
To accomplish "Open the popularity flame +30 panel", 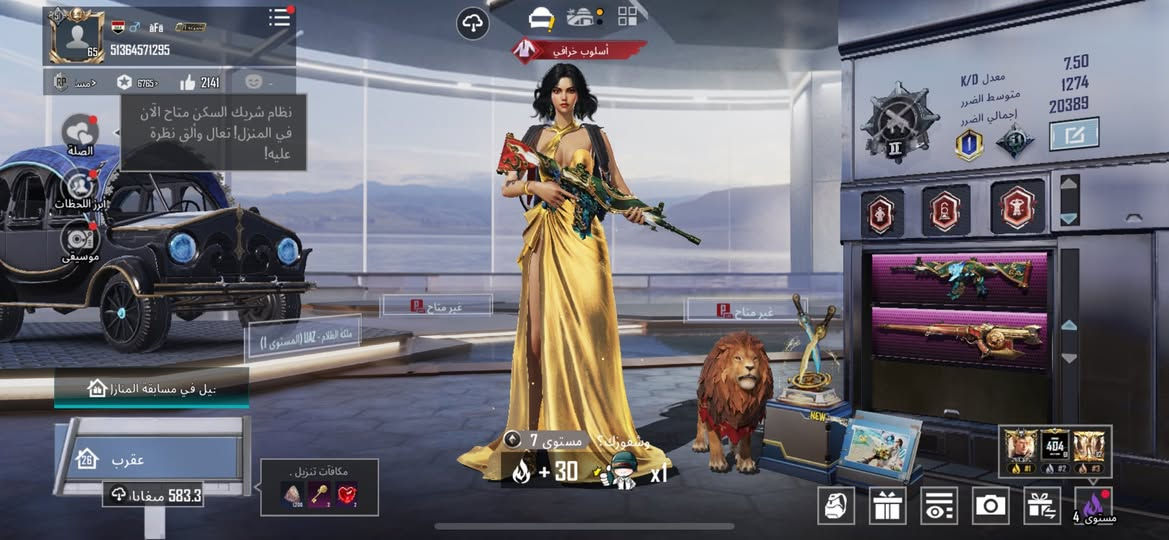I will 541,472.
